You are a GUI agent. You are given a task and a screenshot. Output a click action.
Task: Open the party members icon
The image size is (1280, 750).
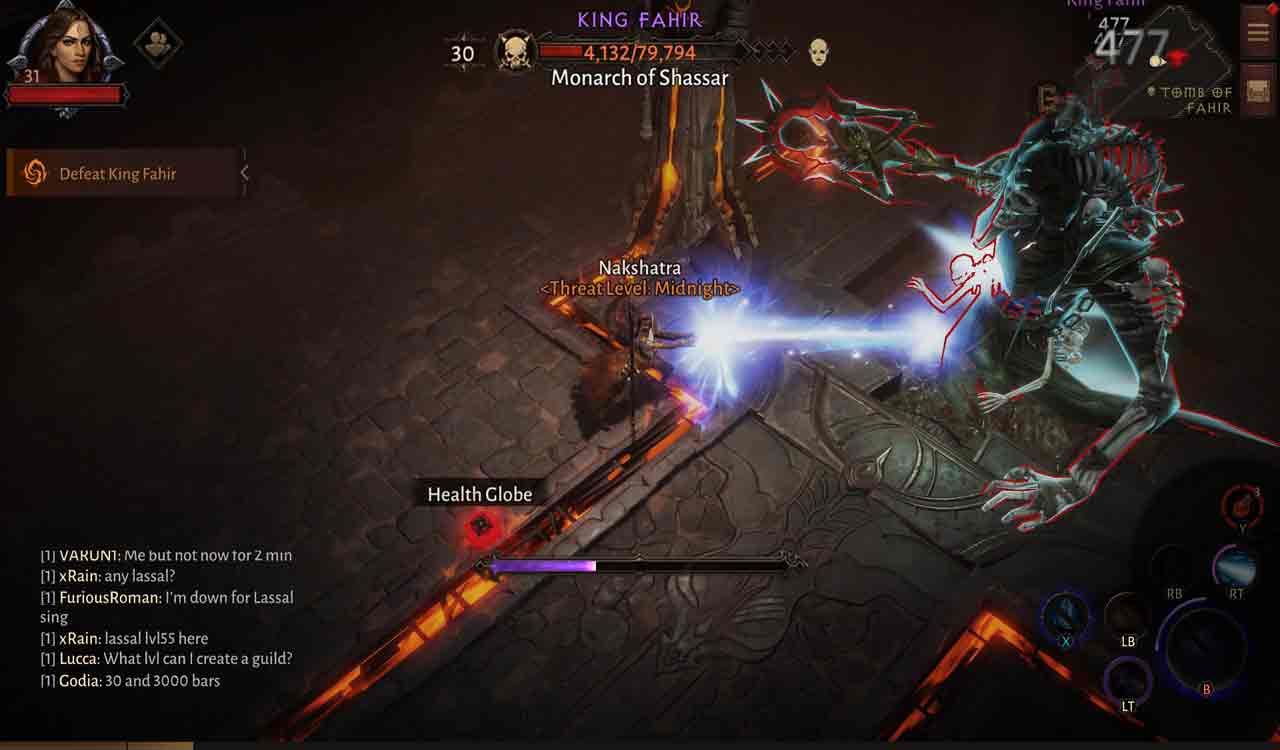158,43
